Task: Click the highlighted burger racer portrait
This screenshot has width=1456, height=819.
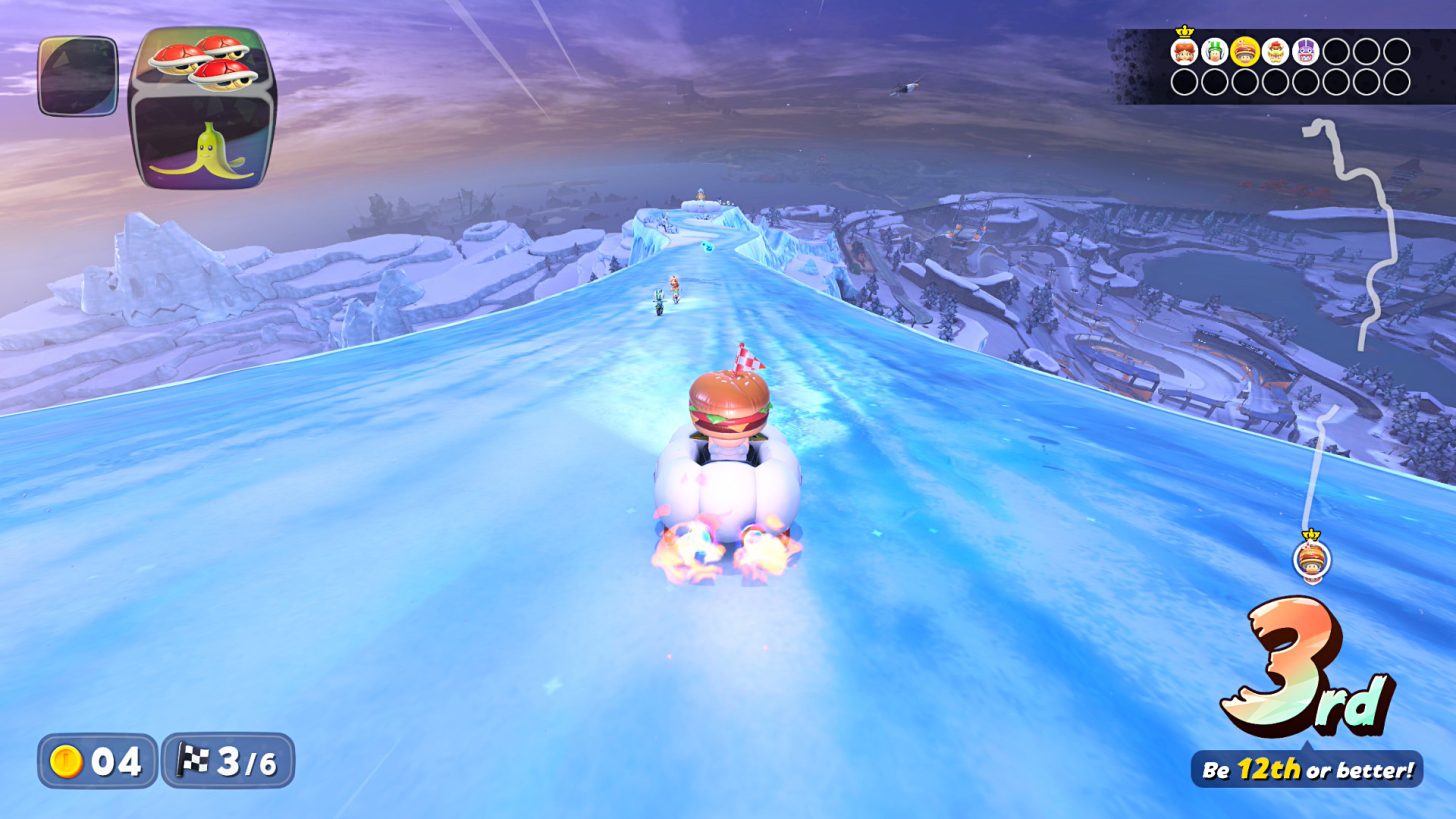Action: point(1245,53)
